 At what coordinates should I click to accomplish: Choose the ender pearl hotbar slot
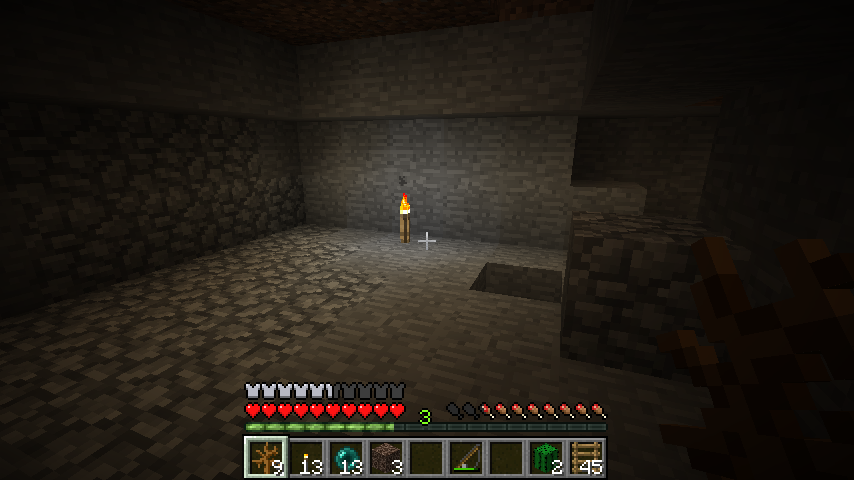point(345,457)
